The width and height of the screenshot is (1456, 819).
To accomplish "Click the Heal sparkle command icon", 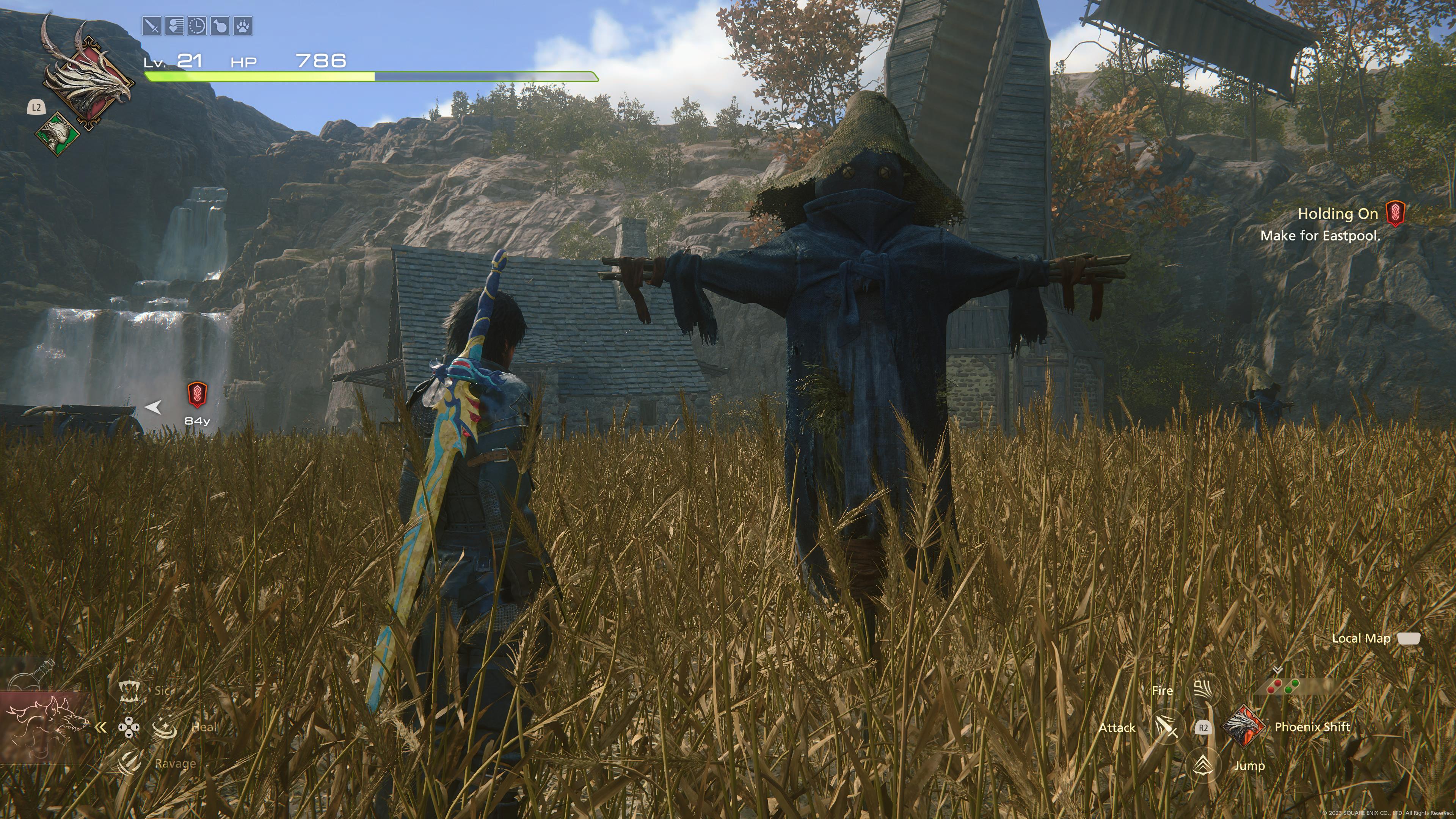I will coord(165,727).
